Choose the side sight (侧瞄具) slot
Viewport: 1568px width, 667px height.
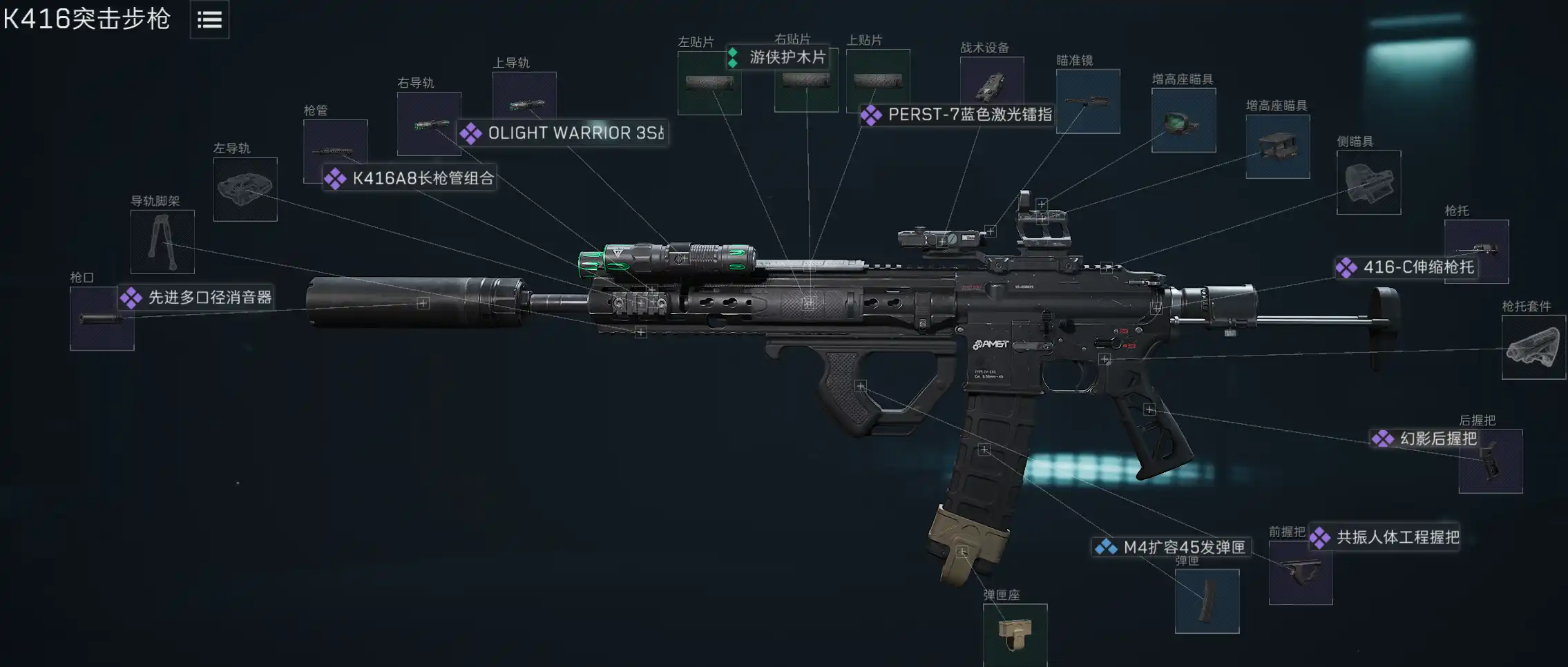tap(1368, 182)
